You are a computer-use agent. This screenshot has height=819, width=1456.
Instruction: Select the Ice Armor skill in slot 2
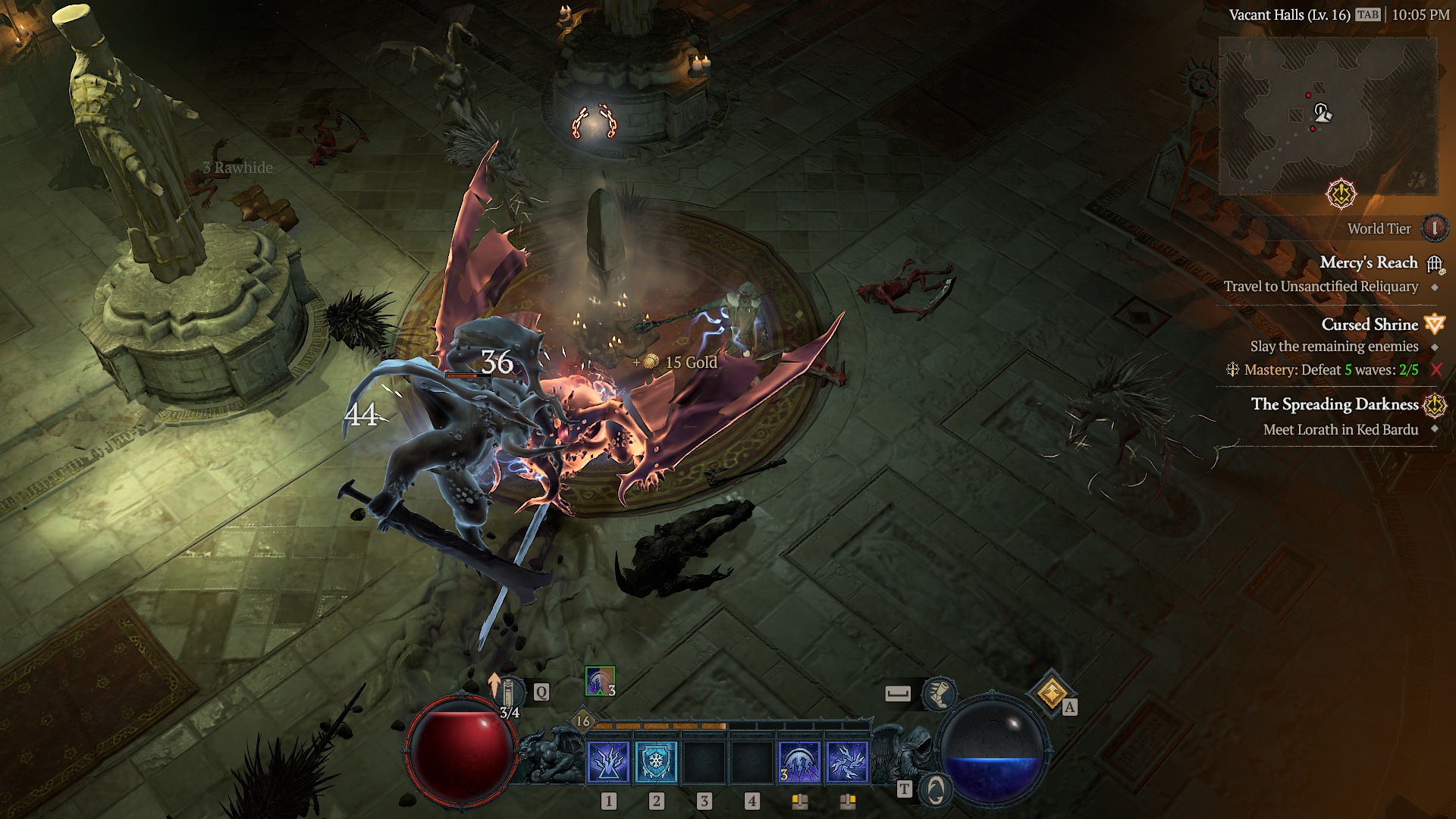(655, 763)
